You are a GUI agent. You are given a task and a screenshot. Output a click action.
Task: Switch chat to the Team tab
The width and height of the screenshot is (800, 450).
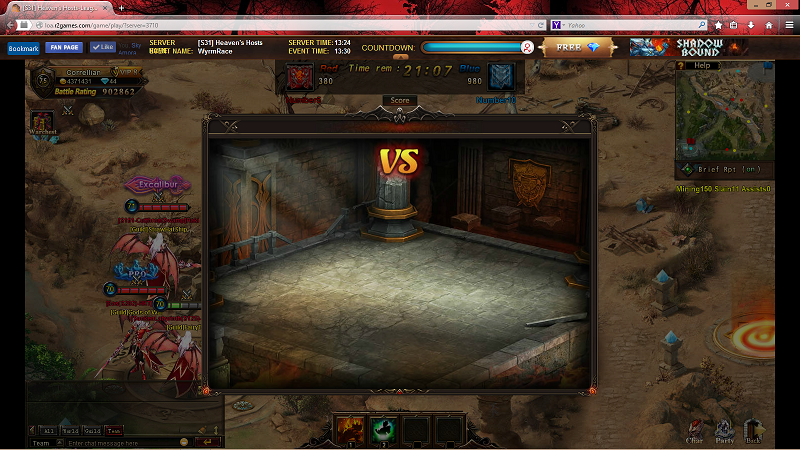pyautogui.click(x=114, y=429)
